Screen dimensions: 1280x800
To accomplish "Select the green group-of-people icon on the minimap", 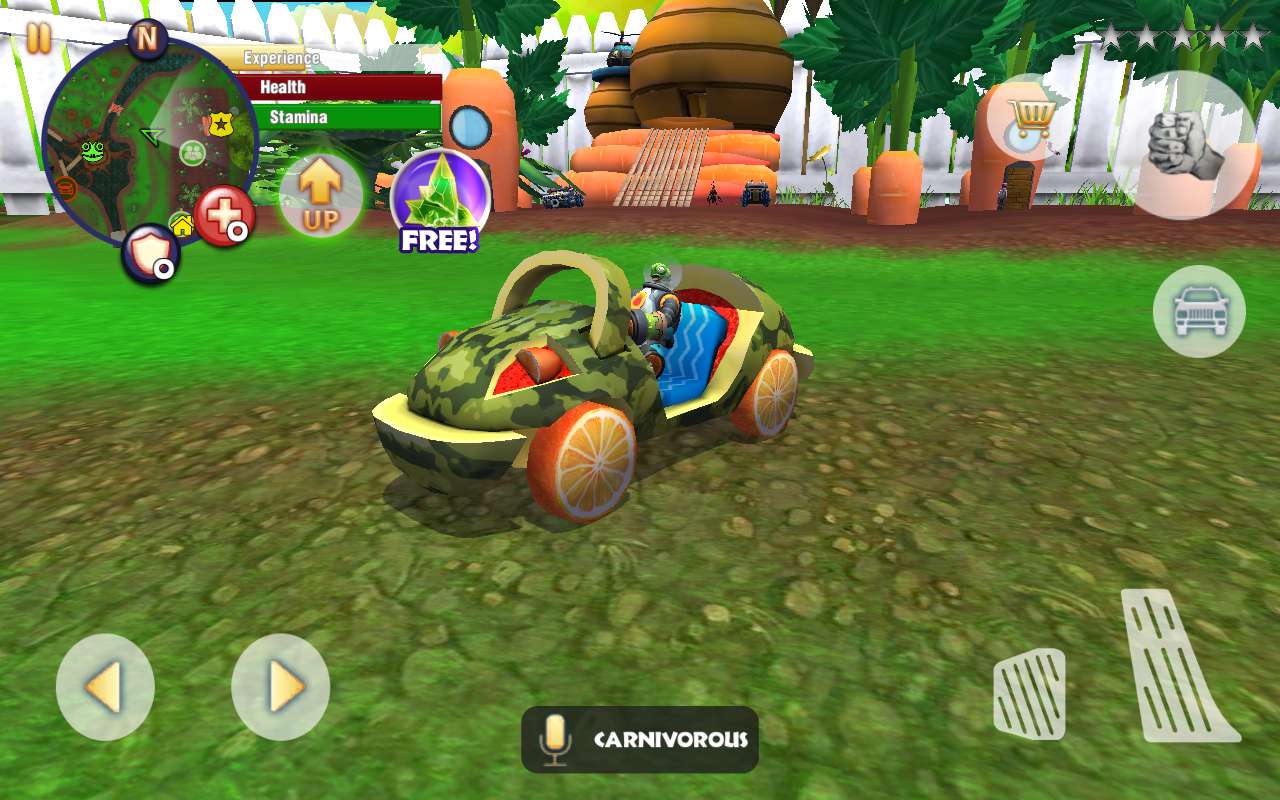I will click(x=192, y=152).
